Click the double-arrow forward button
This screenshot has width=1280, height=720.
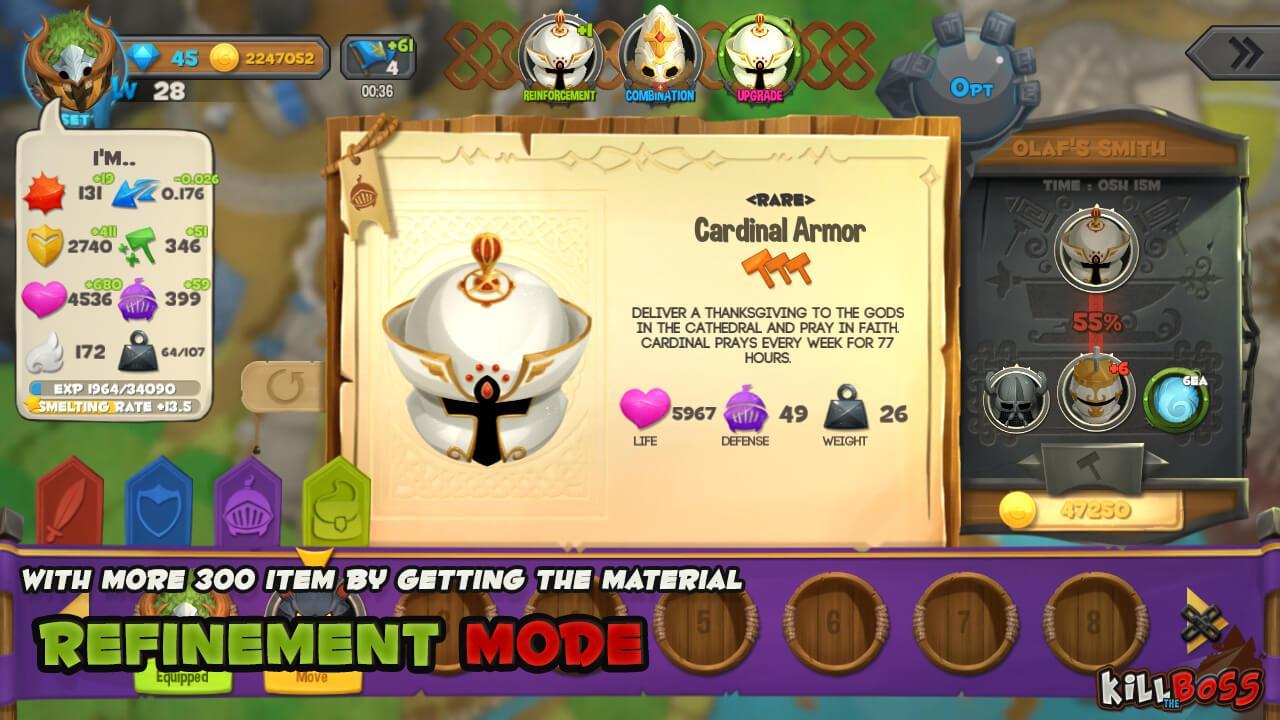1236,53
